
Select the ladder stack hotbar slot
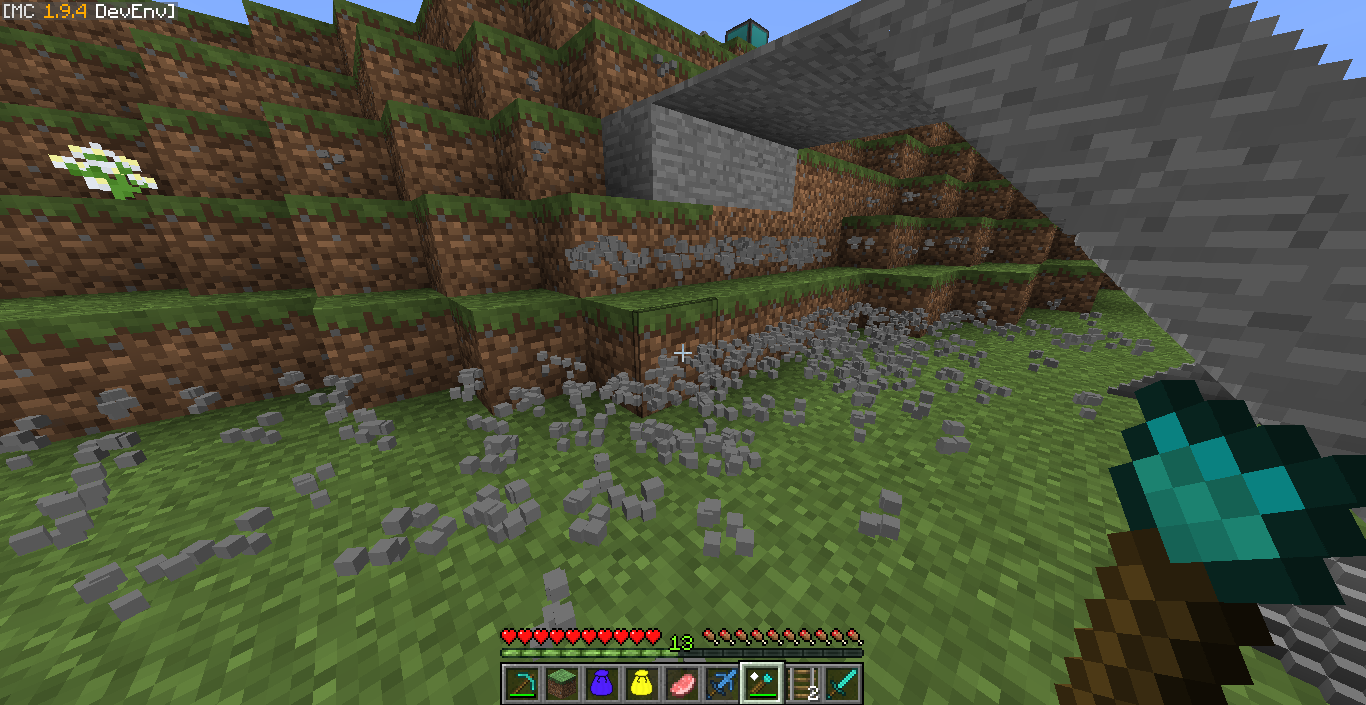click(x=801, y=683)
